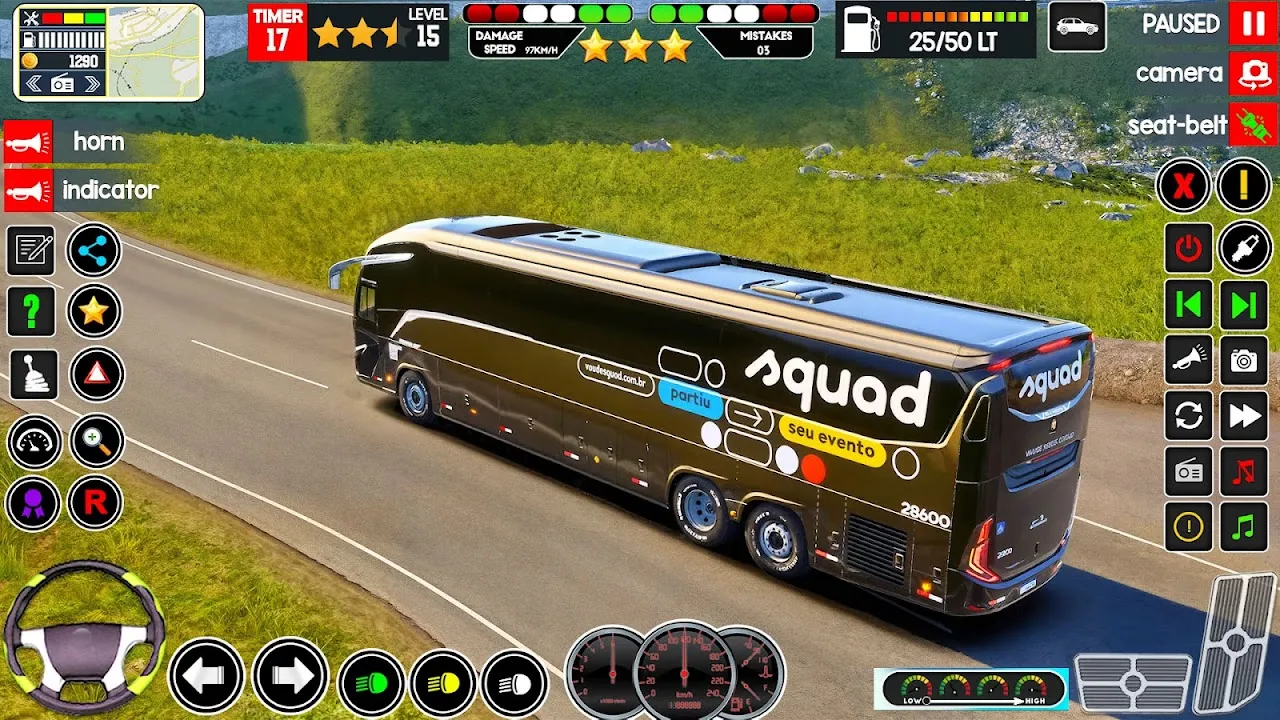Click the red X button
The width and height of the screenshot is (1280, 720).
1184,186
